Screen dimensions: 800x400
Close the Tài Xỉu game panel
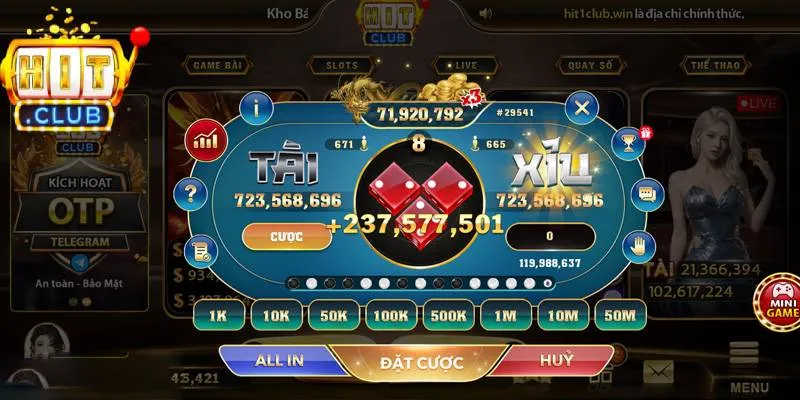[x=581, y=106]
